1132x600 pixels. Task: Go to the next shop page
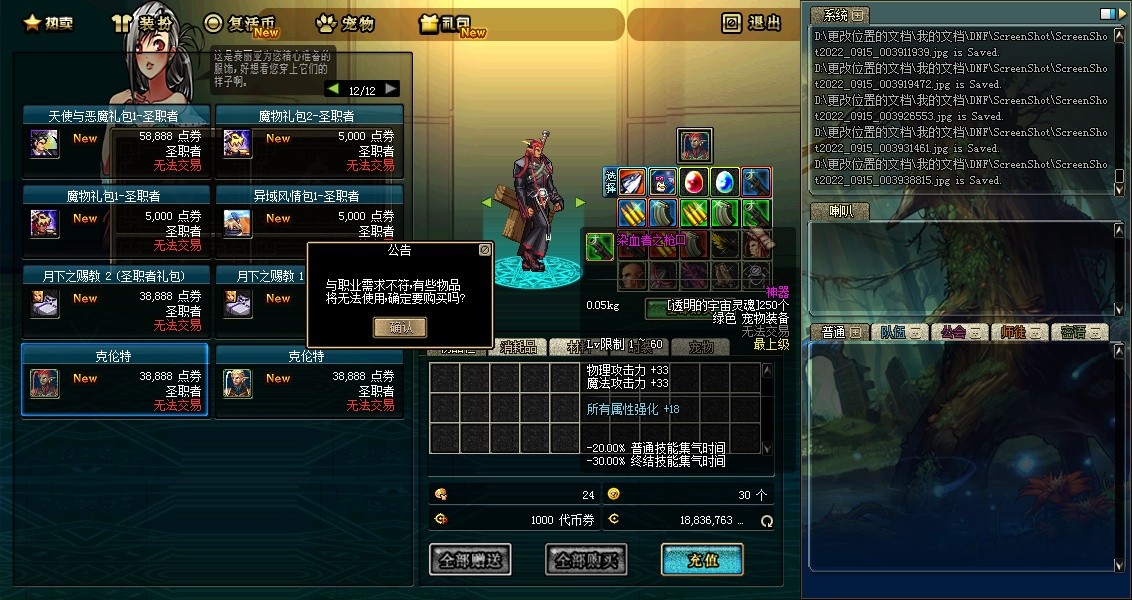pos(390,89)
